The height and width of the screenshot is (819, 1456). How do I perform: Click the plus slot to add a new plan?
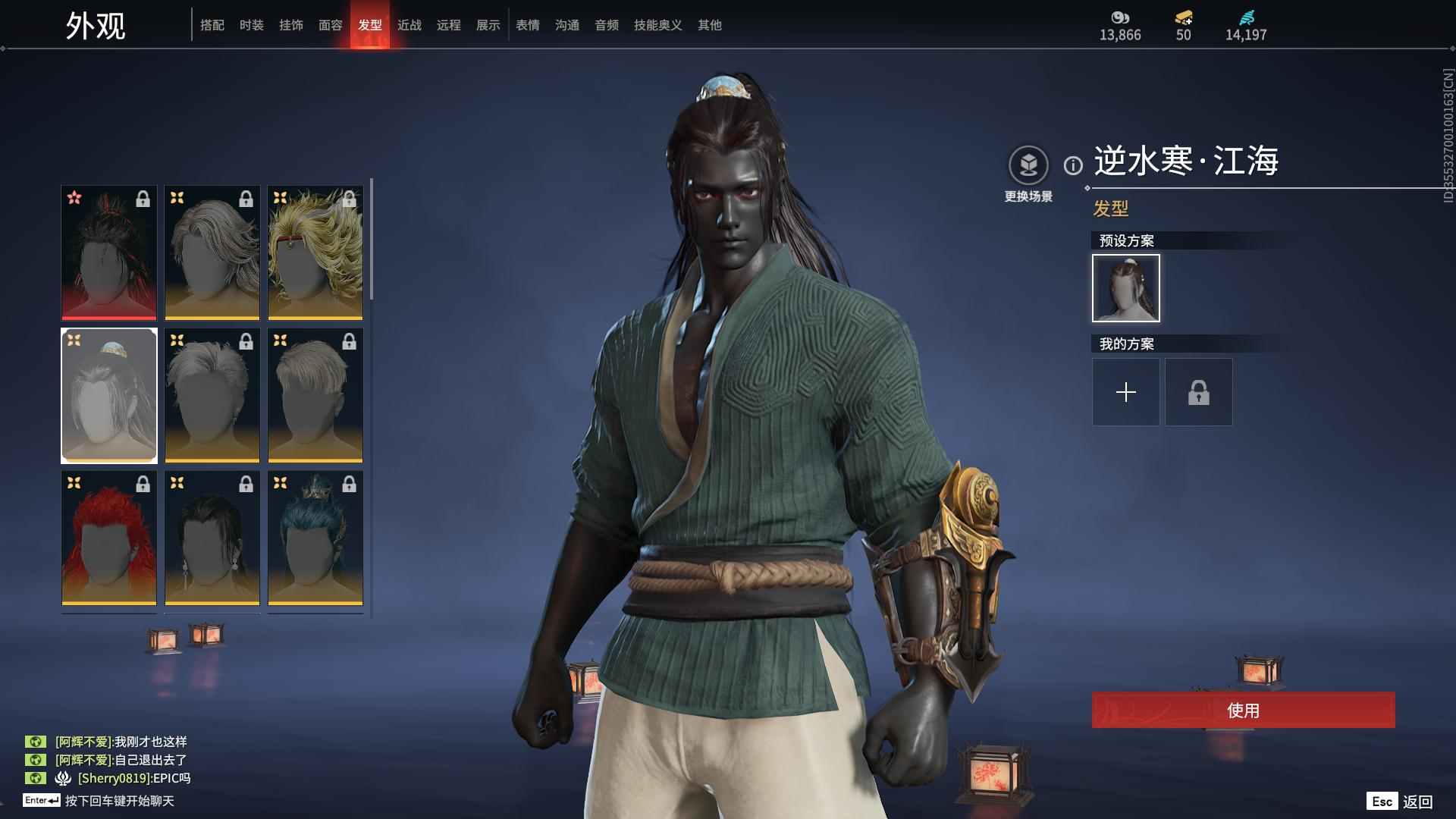point(1125,392)
